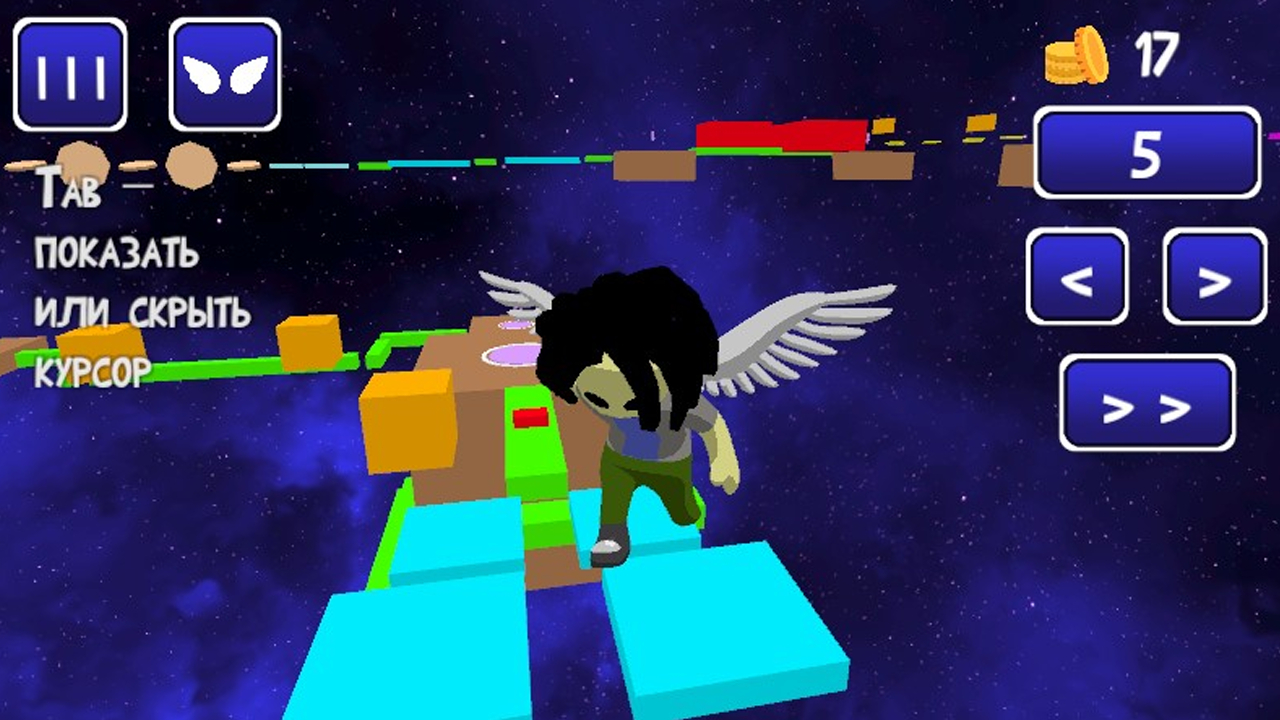
Task: Expand the previous level with the left chevron
Action: pos(1078,281)
